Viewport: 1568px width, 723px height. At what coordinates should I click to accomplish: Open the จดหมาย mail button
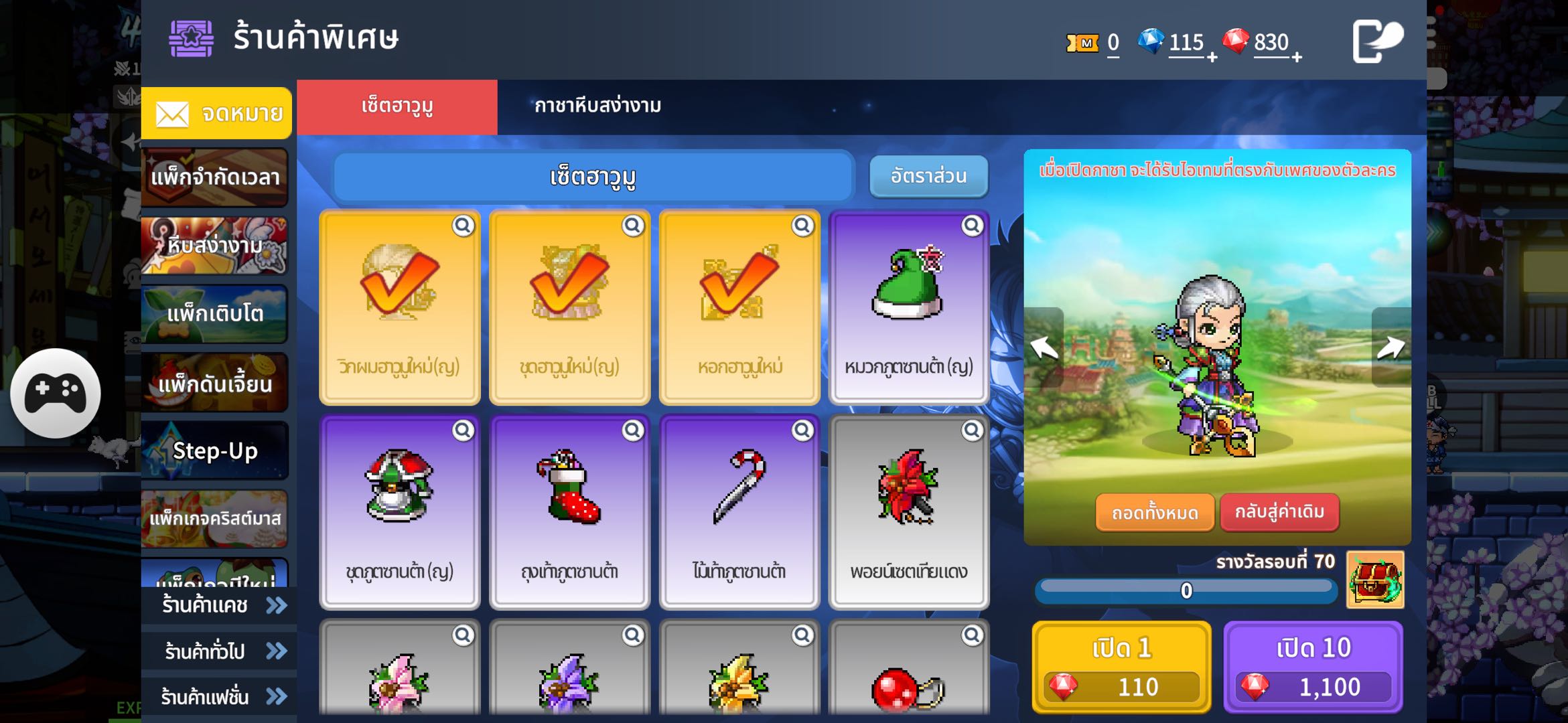(x=216, y=113)
